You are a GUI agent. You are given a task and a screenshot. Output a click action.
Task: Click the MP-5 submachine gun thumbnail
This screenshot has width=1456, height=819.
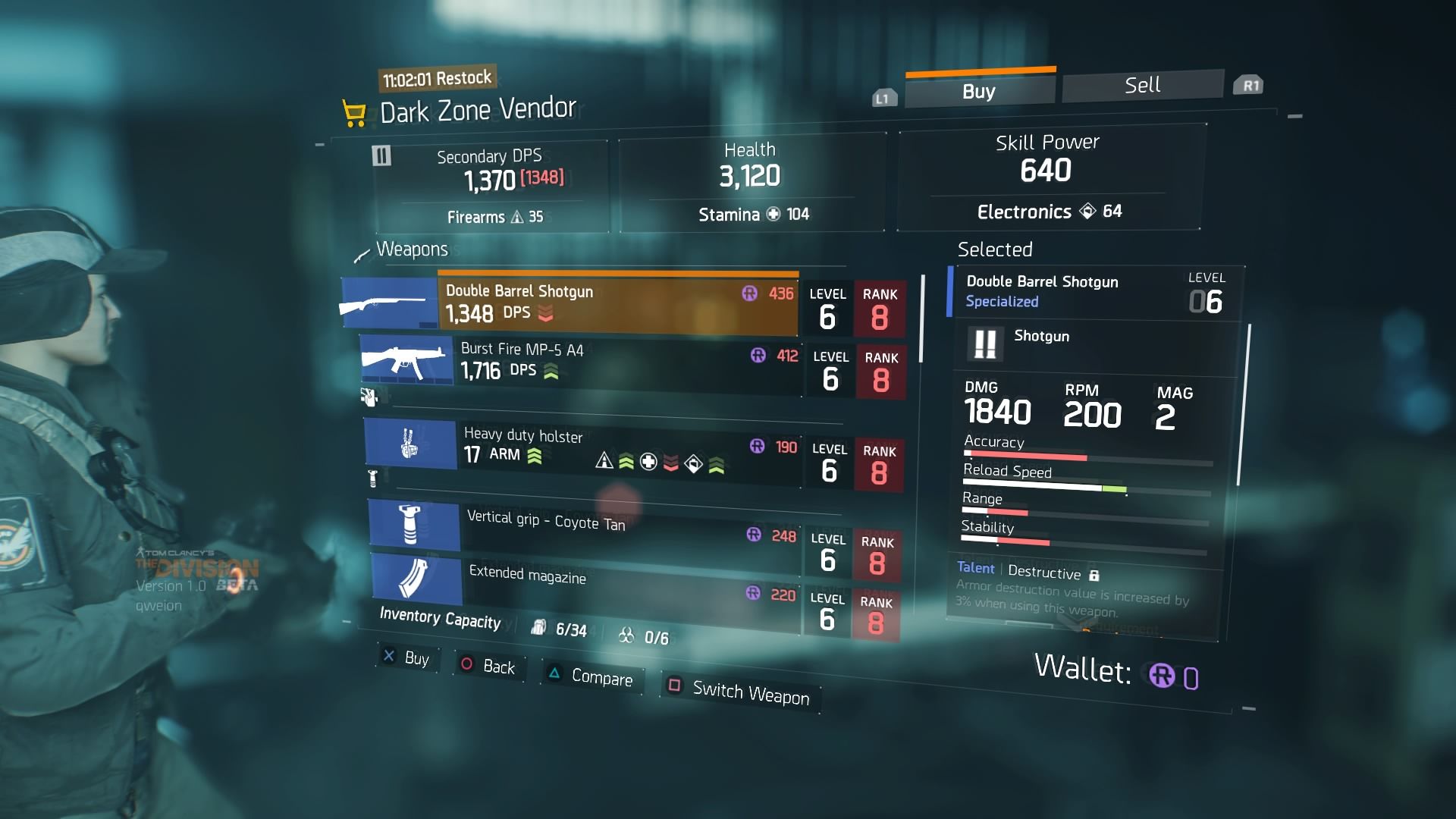click(x=406, y=359)
